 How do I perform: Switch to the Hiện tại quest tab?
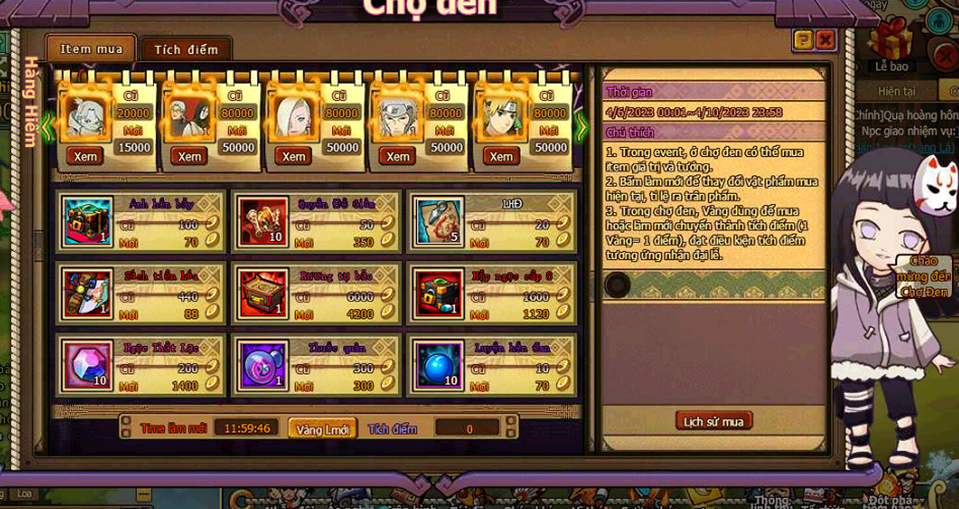pyautogui.click(x=896, y=91)
